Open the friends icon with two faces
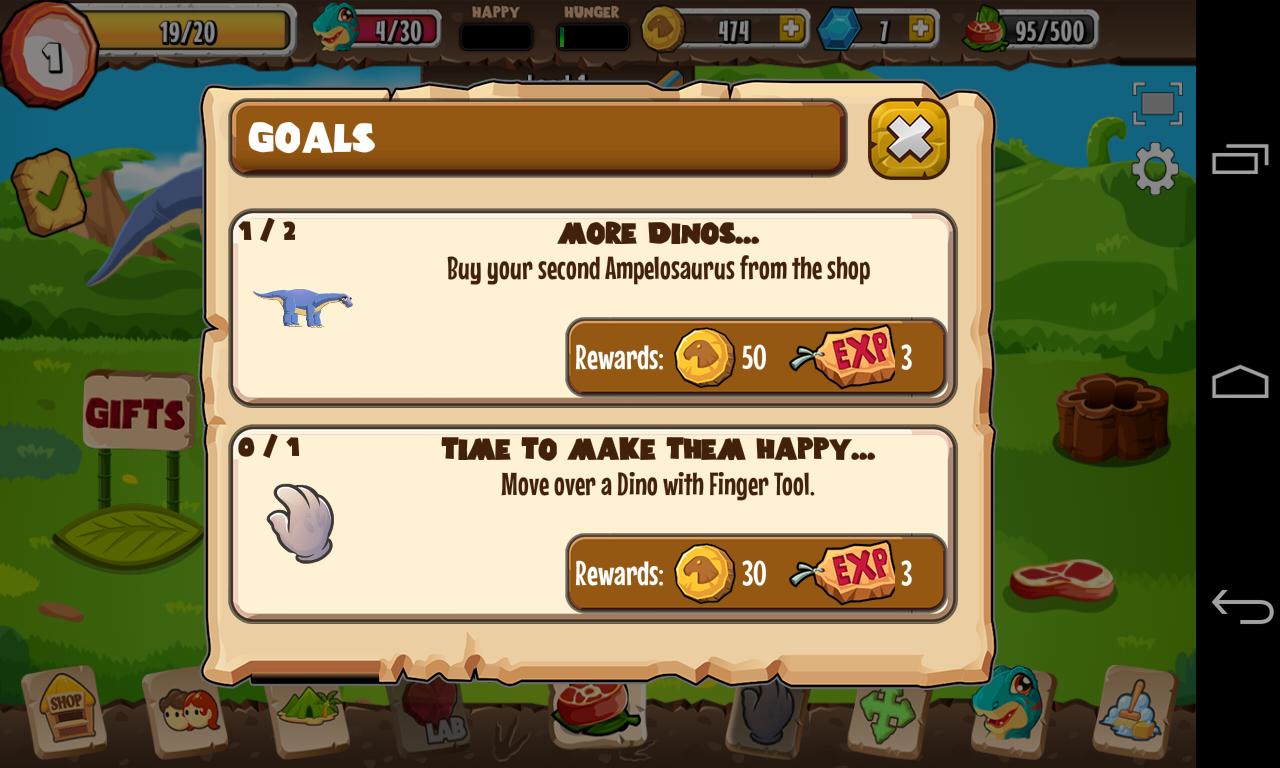The image size is (1280, 768). coord(188,712)
